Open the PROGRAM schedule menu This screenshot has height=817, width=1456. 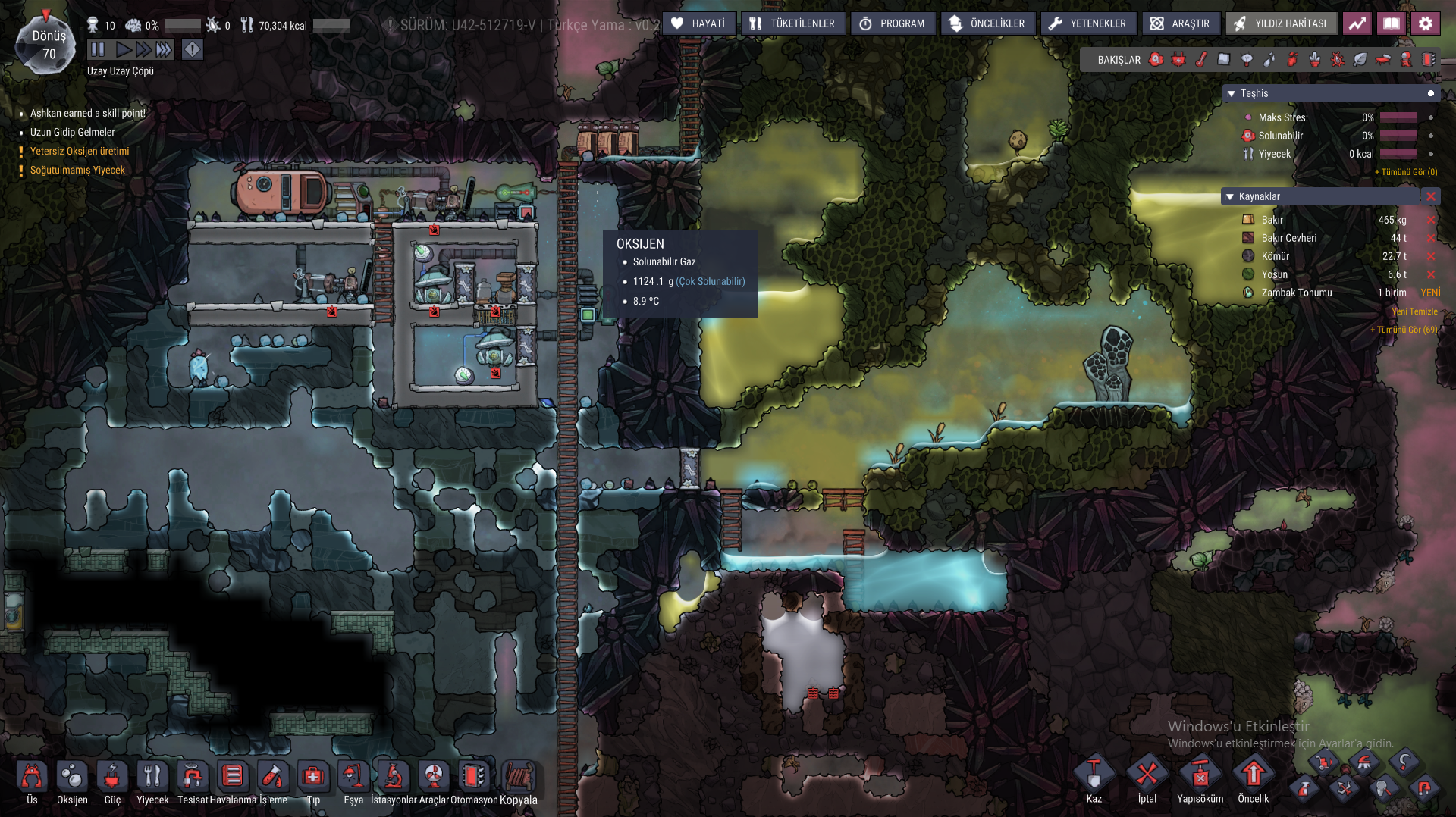click(x=892, y=23)
